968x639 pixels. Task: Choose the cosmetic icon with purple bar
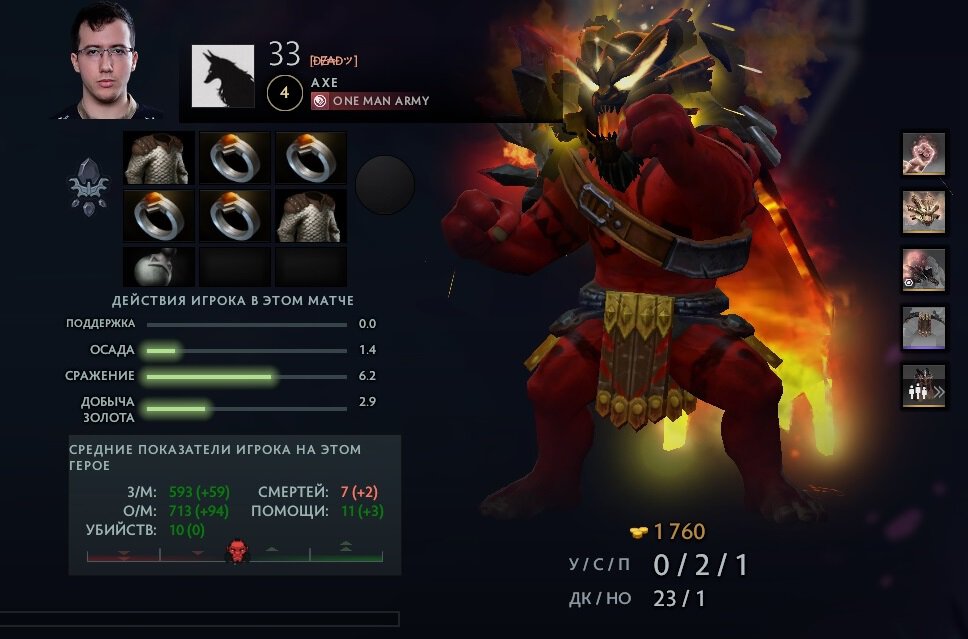924,327
